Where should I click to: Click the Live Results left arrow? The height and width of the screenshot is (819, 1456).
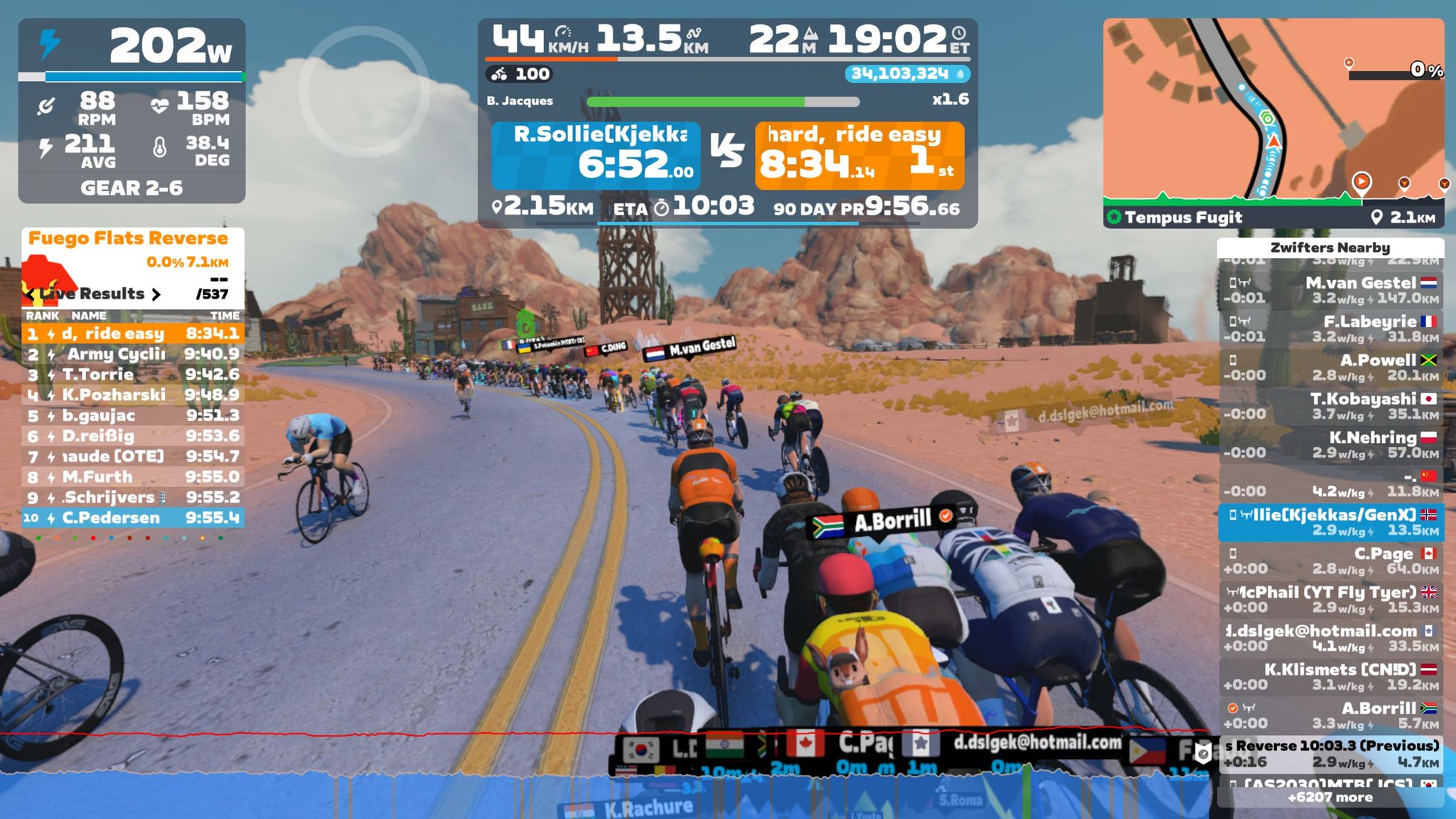30,294
